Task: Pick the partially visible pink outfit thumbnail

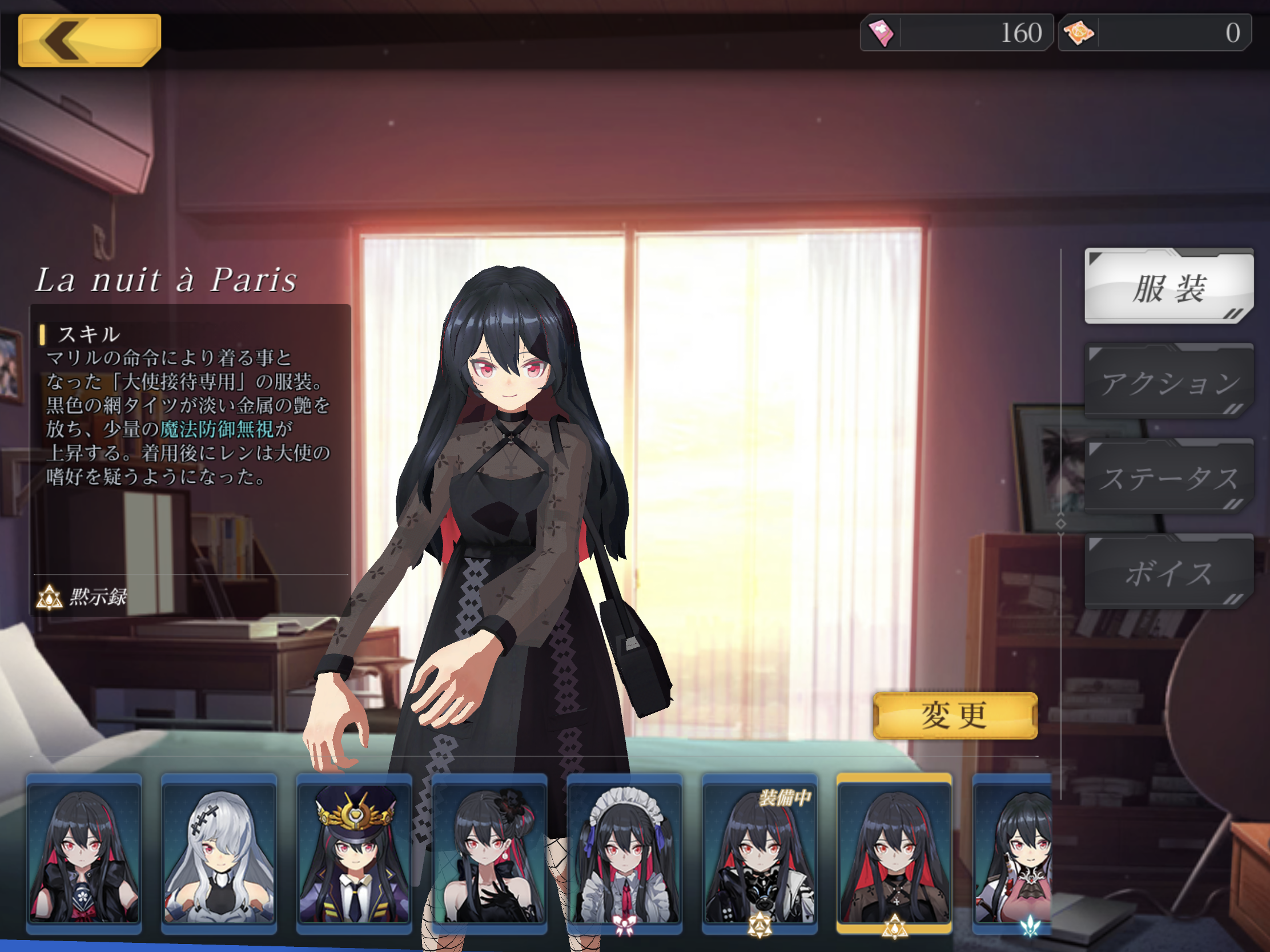Action: [1013, 854]
